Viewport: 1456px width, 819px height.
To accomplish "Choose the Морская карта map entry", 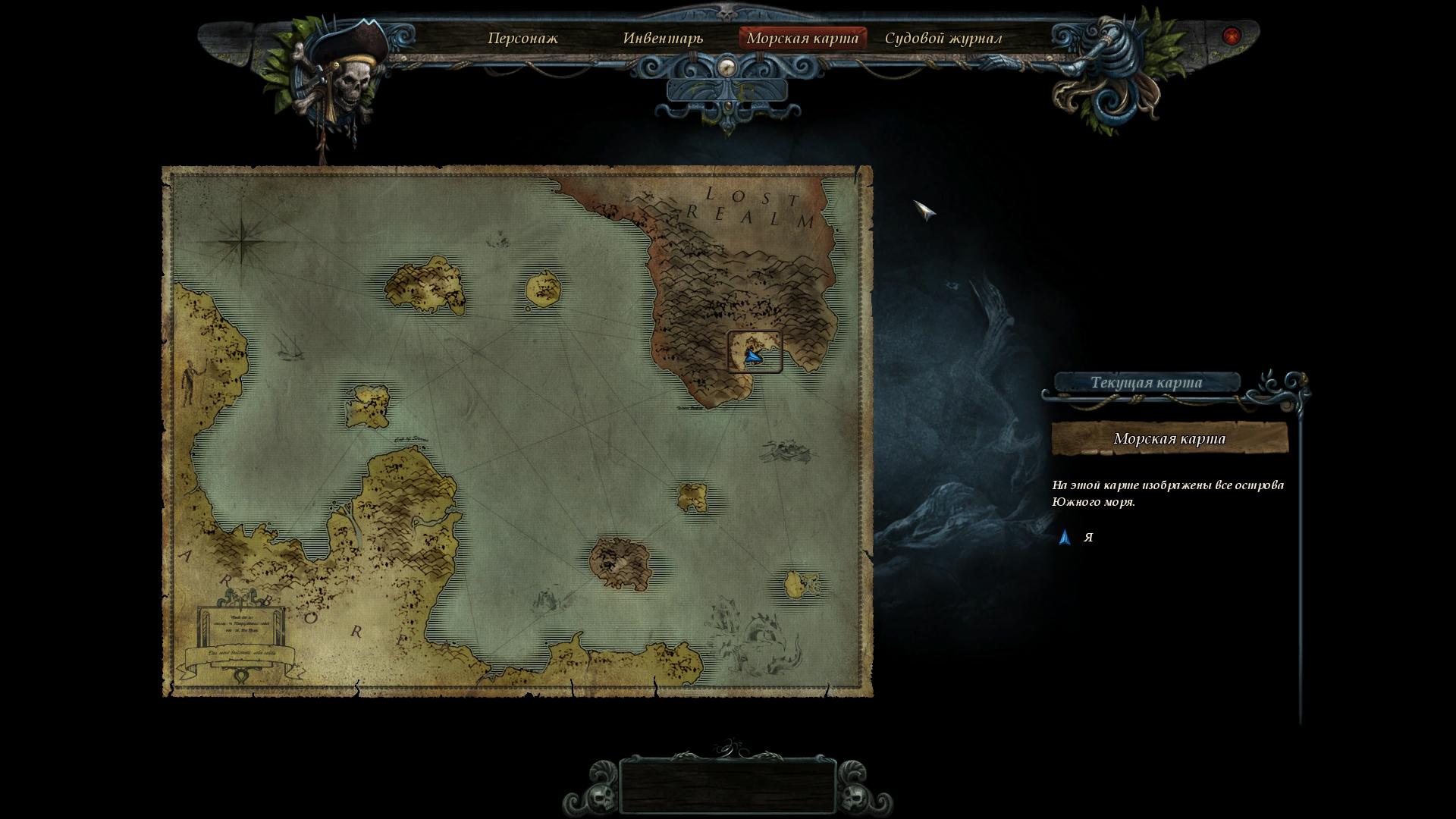I will coord(1169,439).
